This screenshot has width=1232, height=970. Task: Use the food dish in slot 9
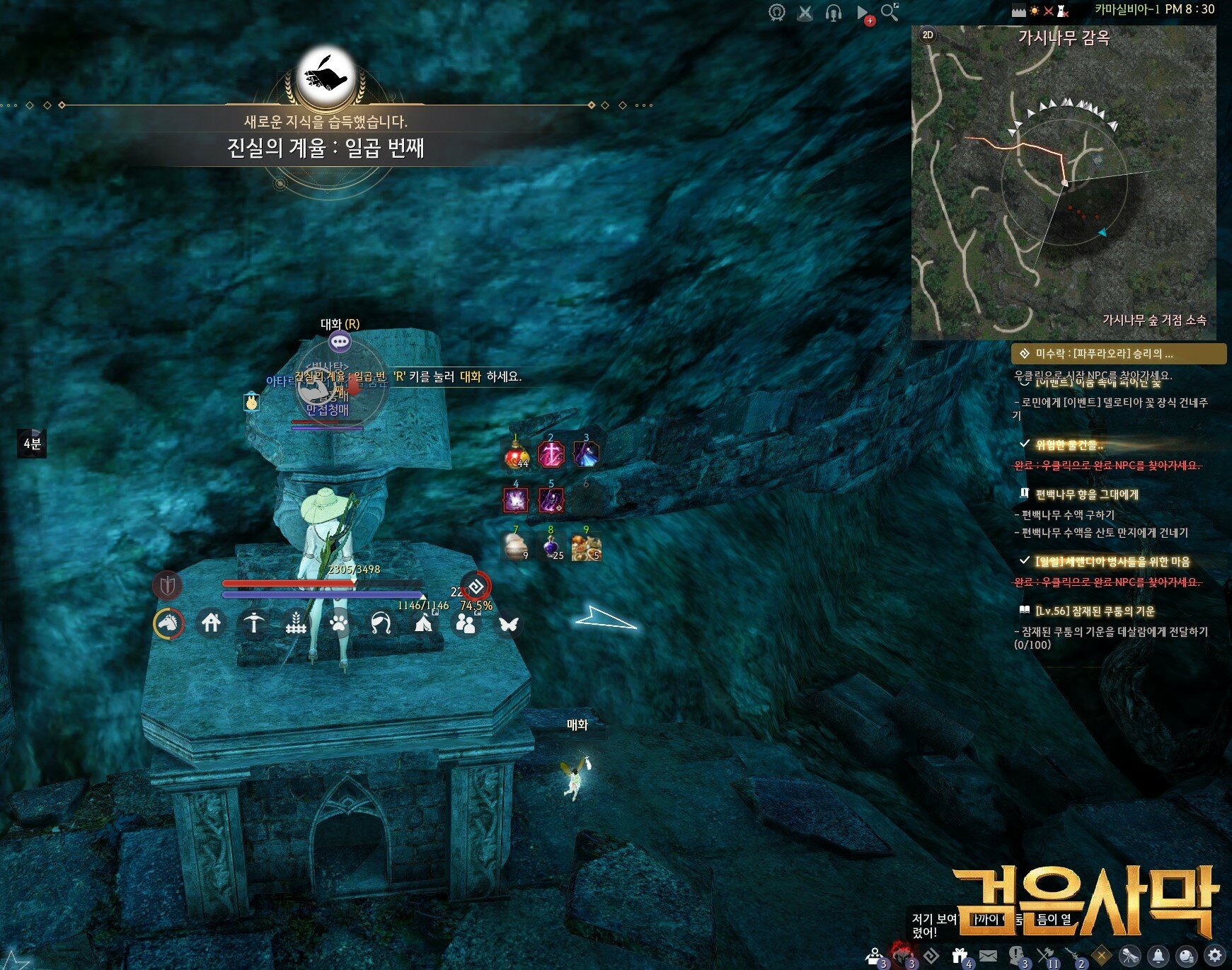[x=586, y=547]
